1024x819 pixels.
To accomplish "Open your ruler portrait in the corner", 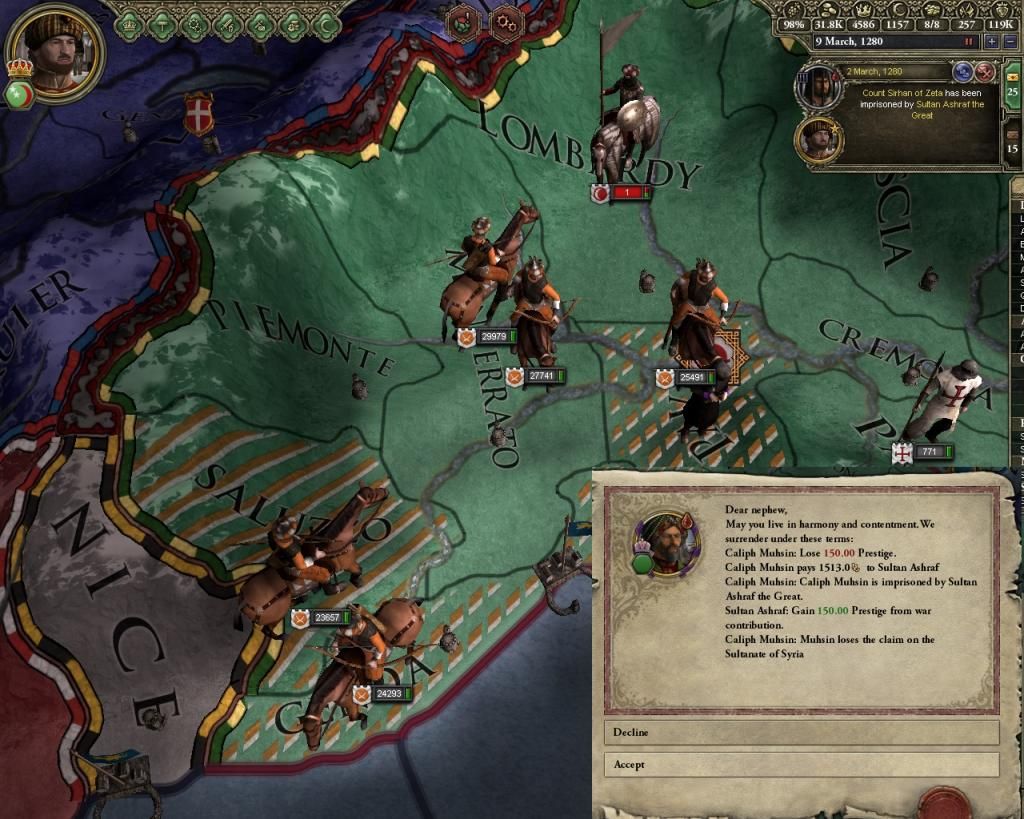I will tap(56, 51).
